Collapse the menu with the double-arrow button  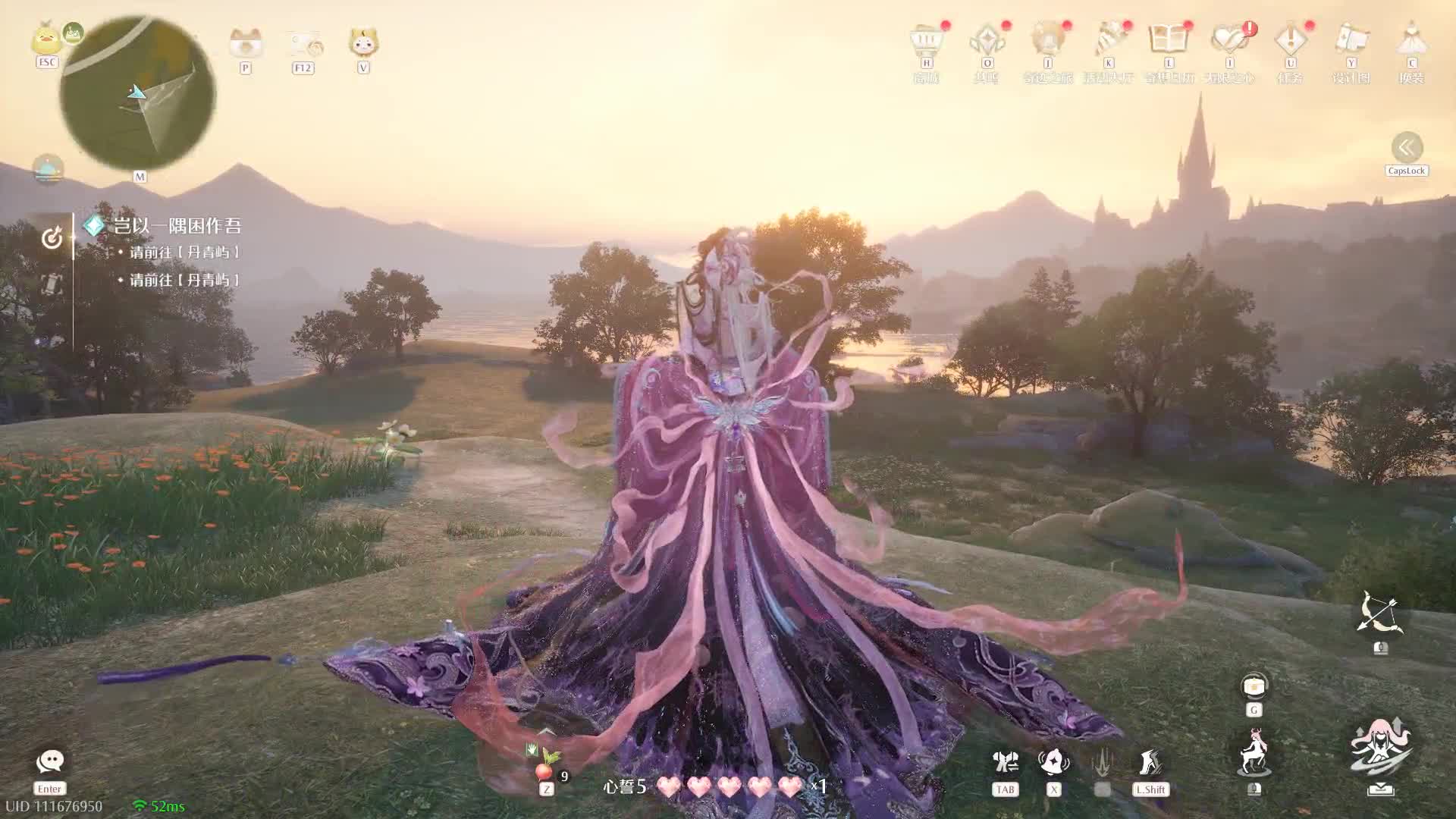pos(1407,148)
